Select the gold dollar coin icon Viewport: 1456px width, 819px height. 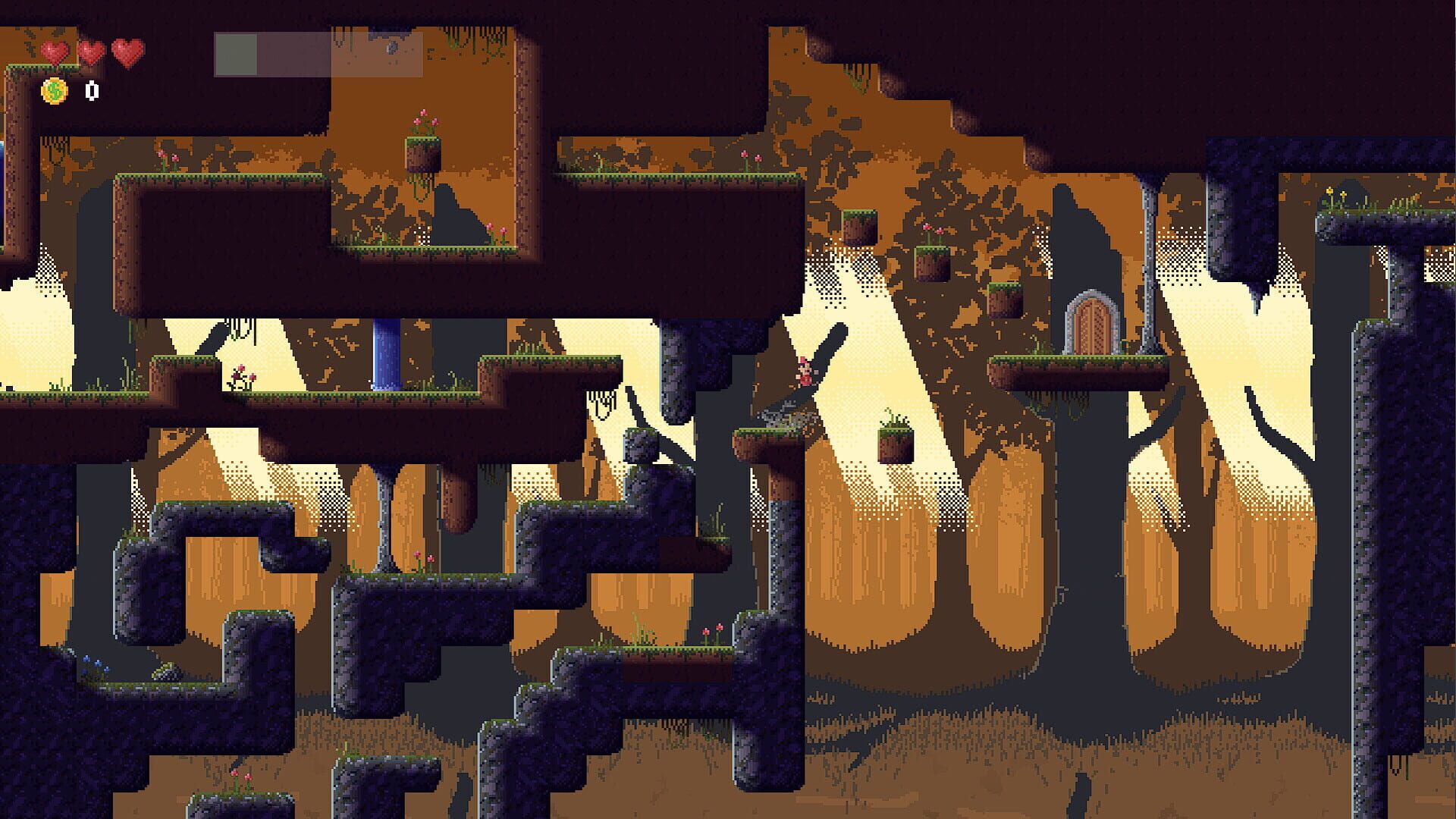pos(53,90)
